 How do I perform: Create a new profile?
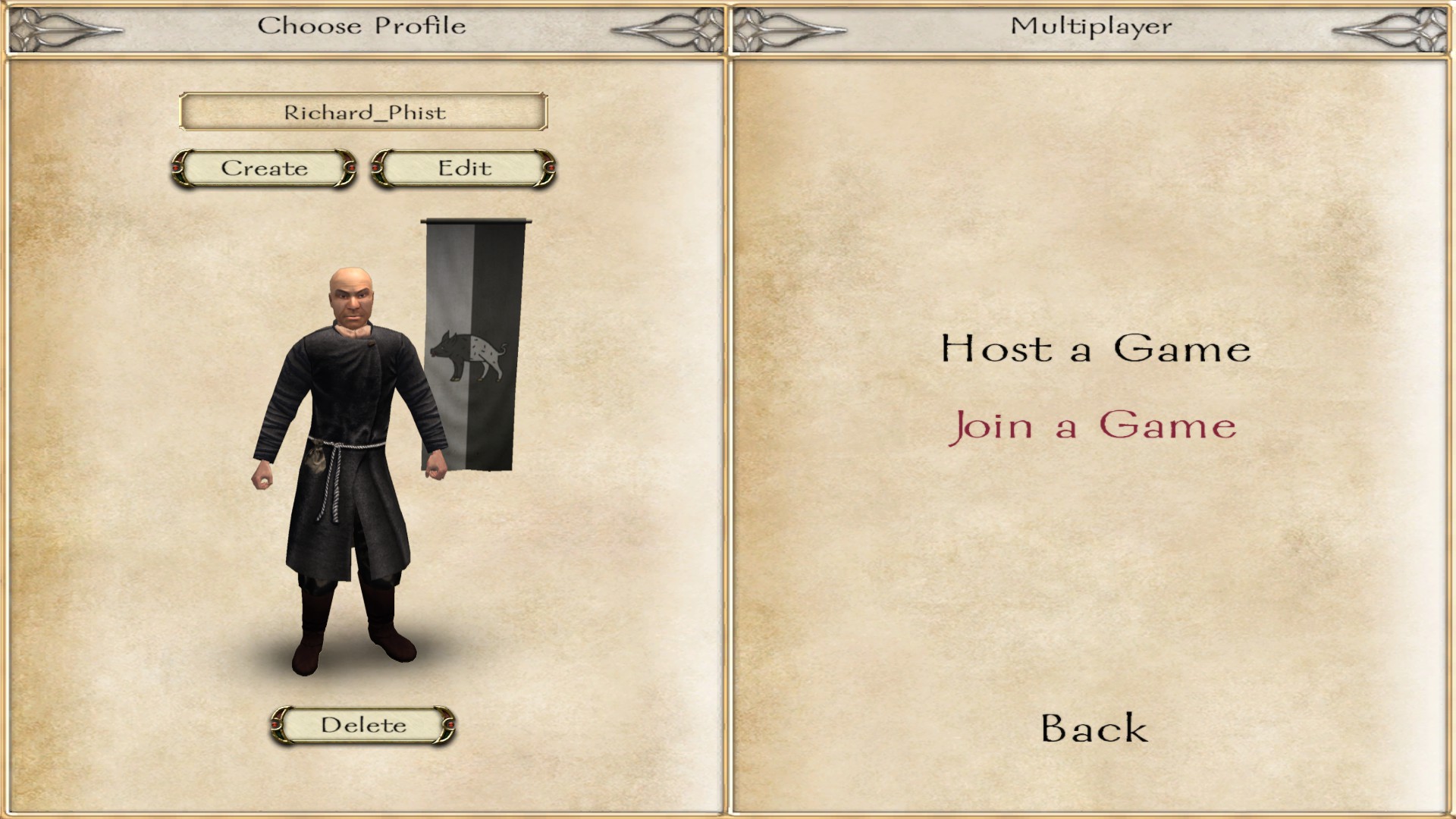(264, 168)
